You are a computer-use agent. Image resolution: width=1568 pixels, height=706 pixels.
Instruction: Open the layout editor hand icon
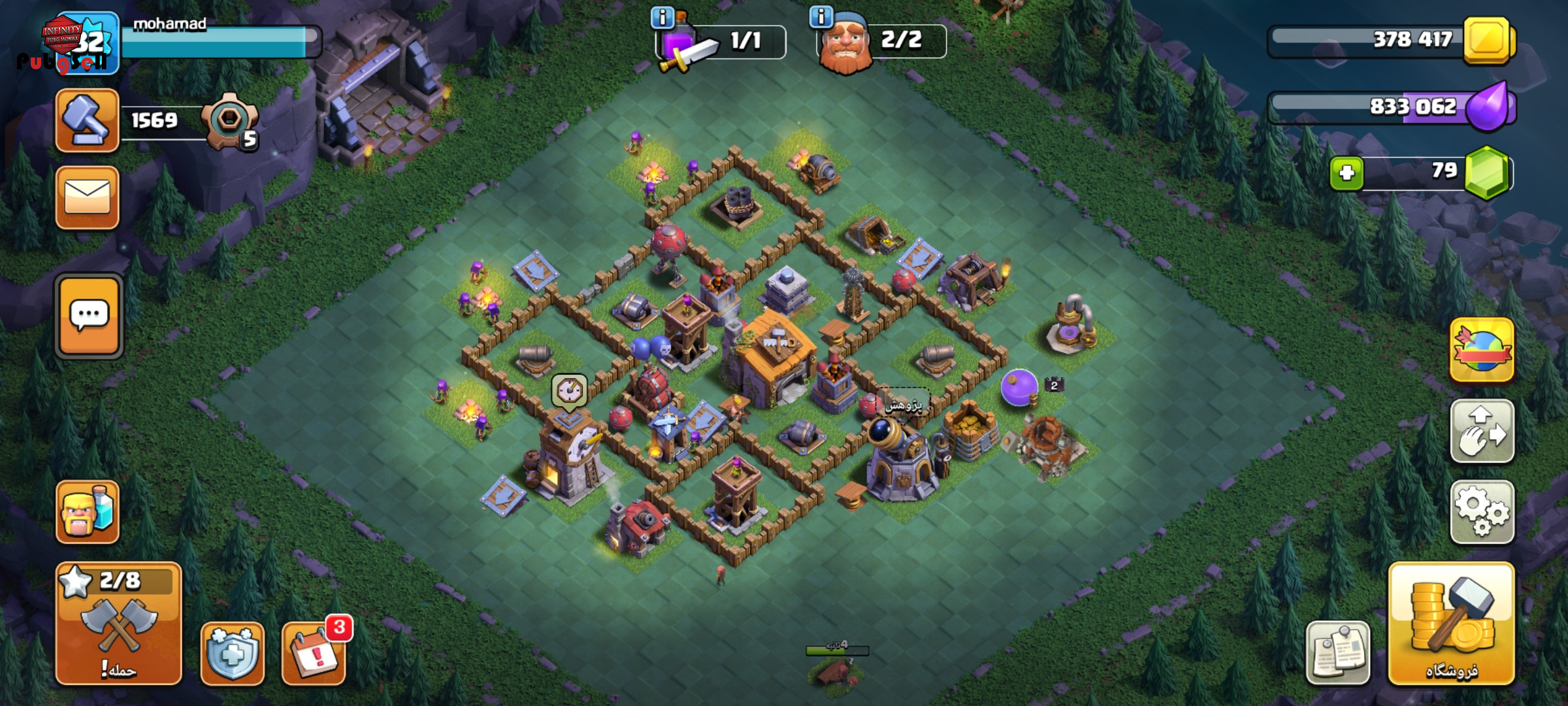(x=1482, y=431)
